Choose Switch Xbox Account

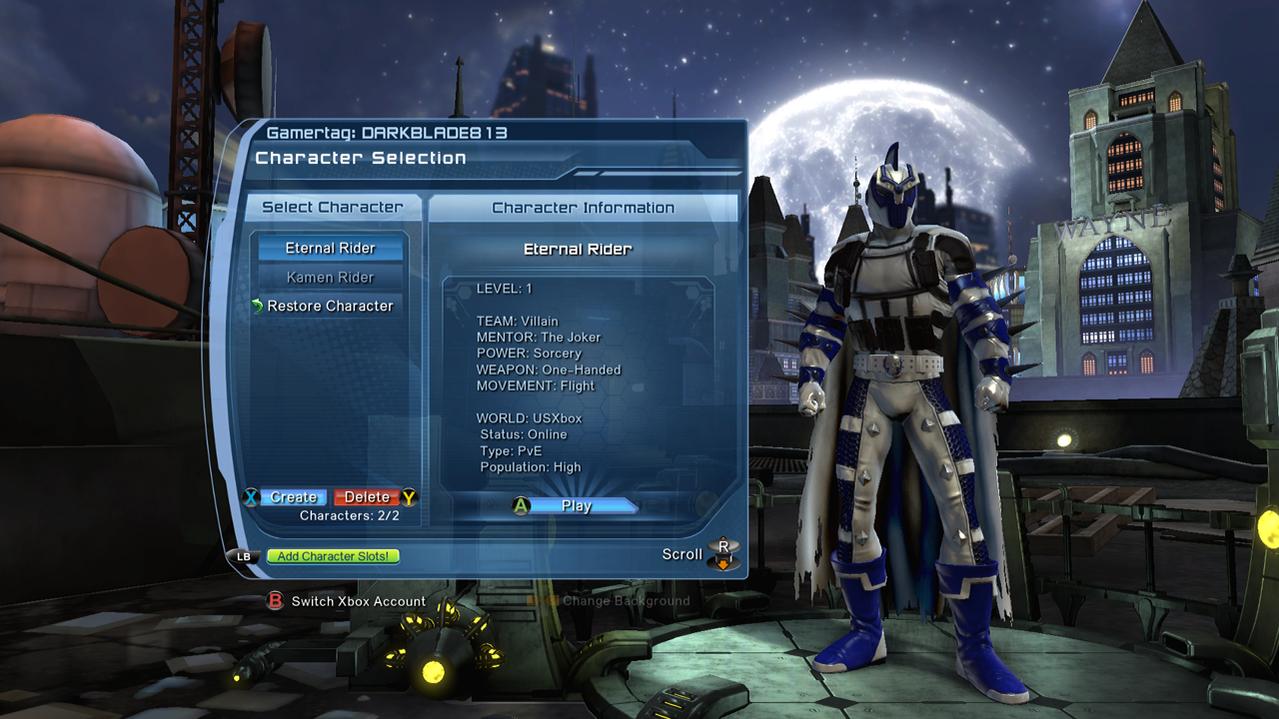(358, 601)
